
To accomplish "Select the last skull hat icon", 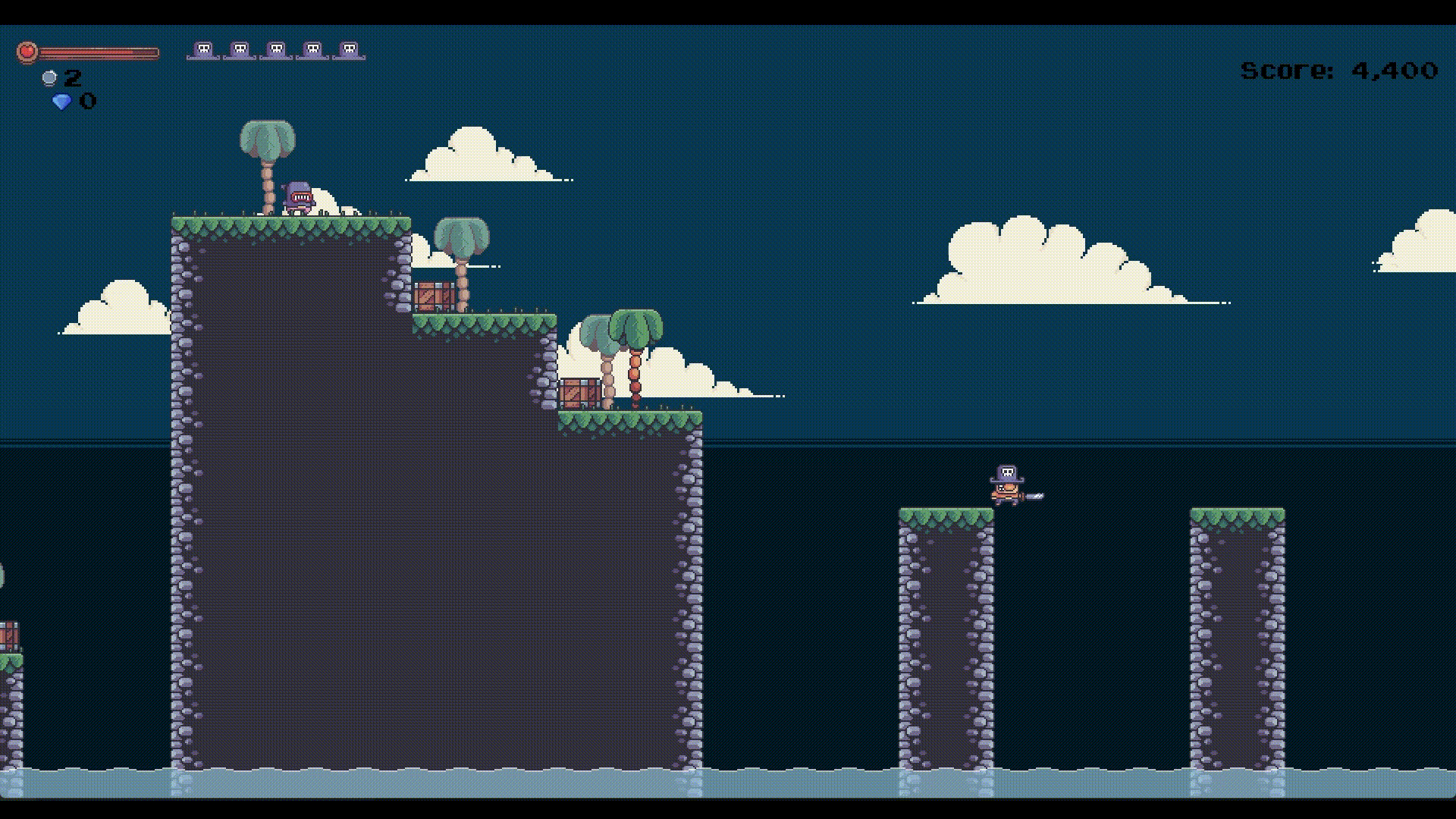I will [347, 49].
